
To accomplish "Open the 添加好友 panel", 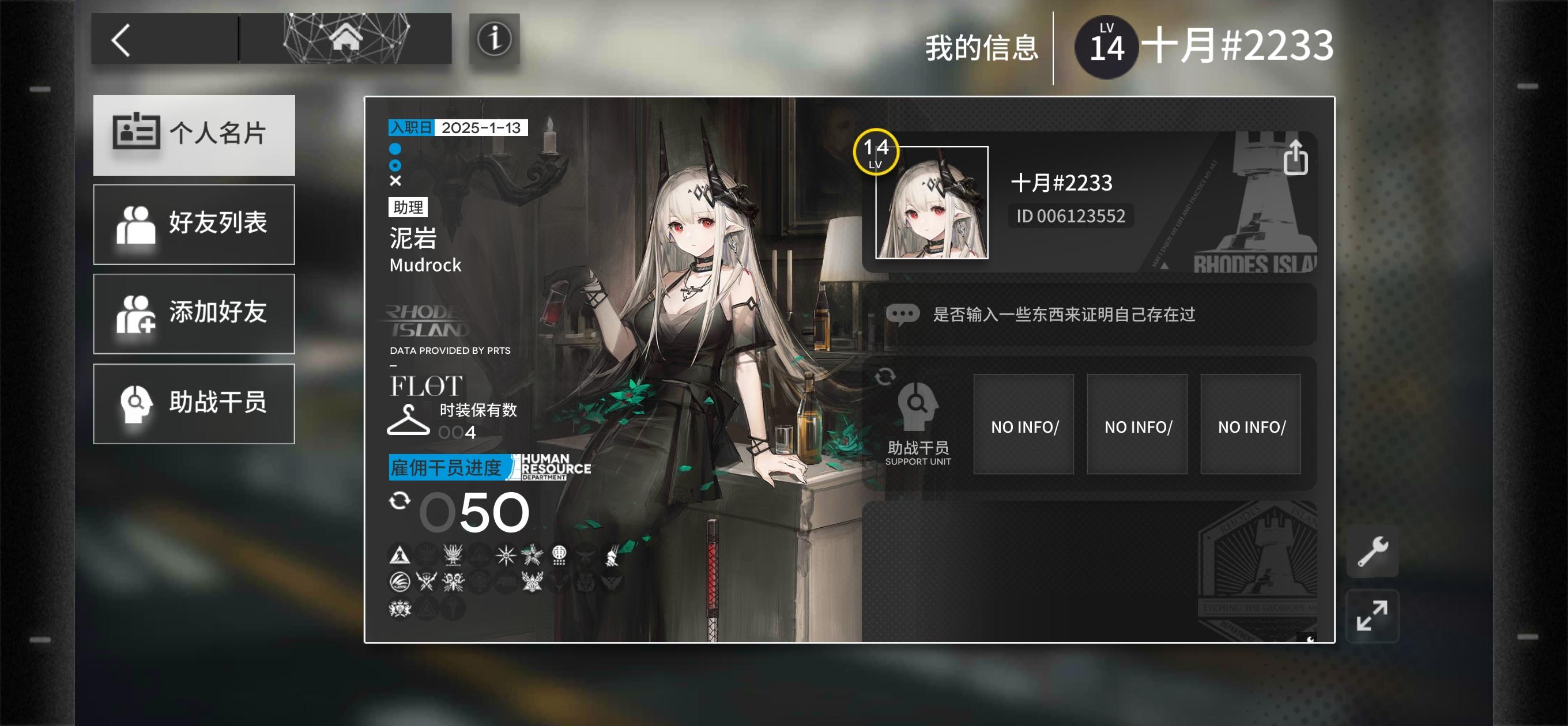I will point(194,313).
